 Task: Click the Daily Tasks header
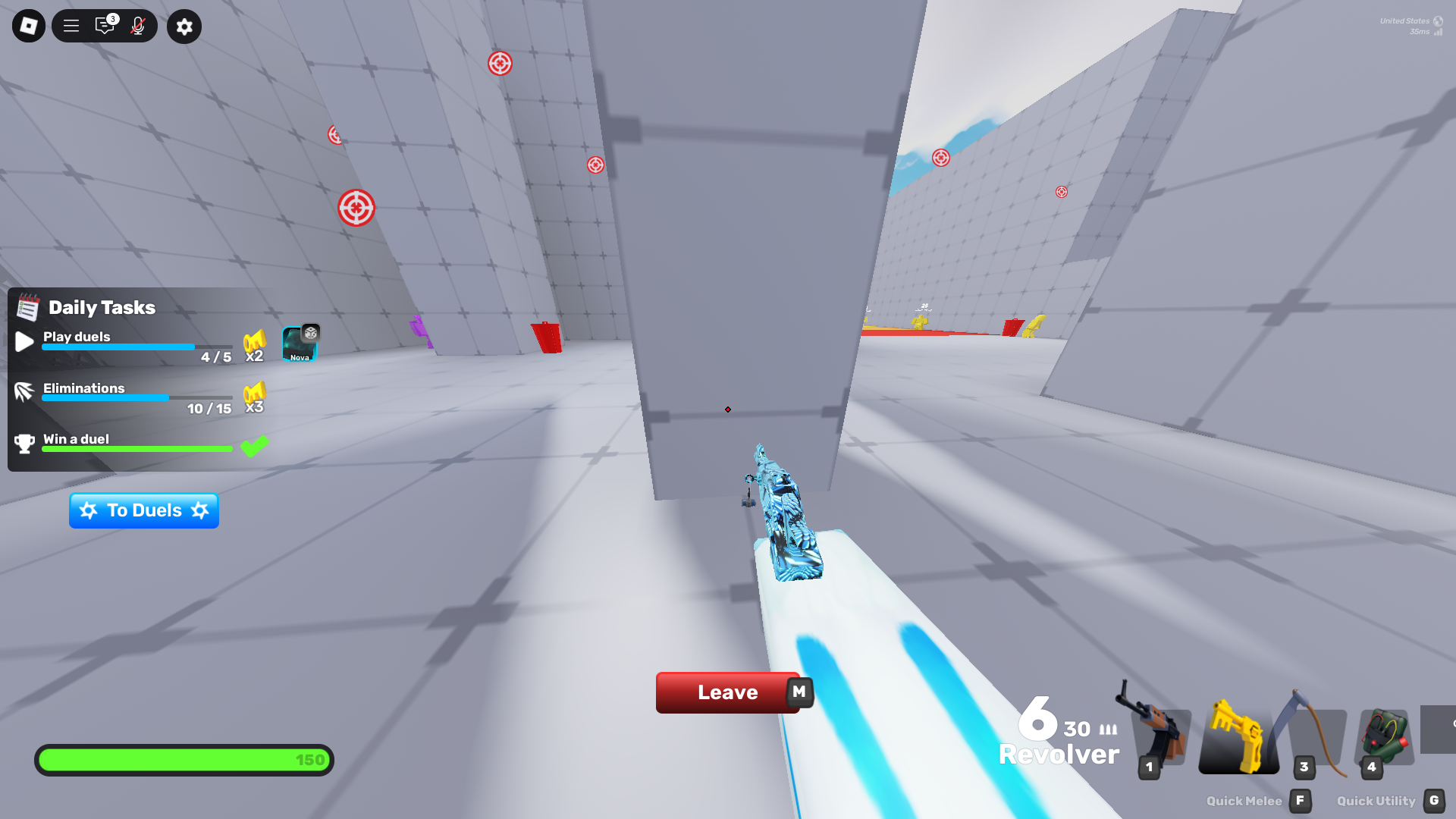point(102,307)
